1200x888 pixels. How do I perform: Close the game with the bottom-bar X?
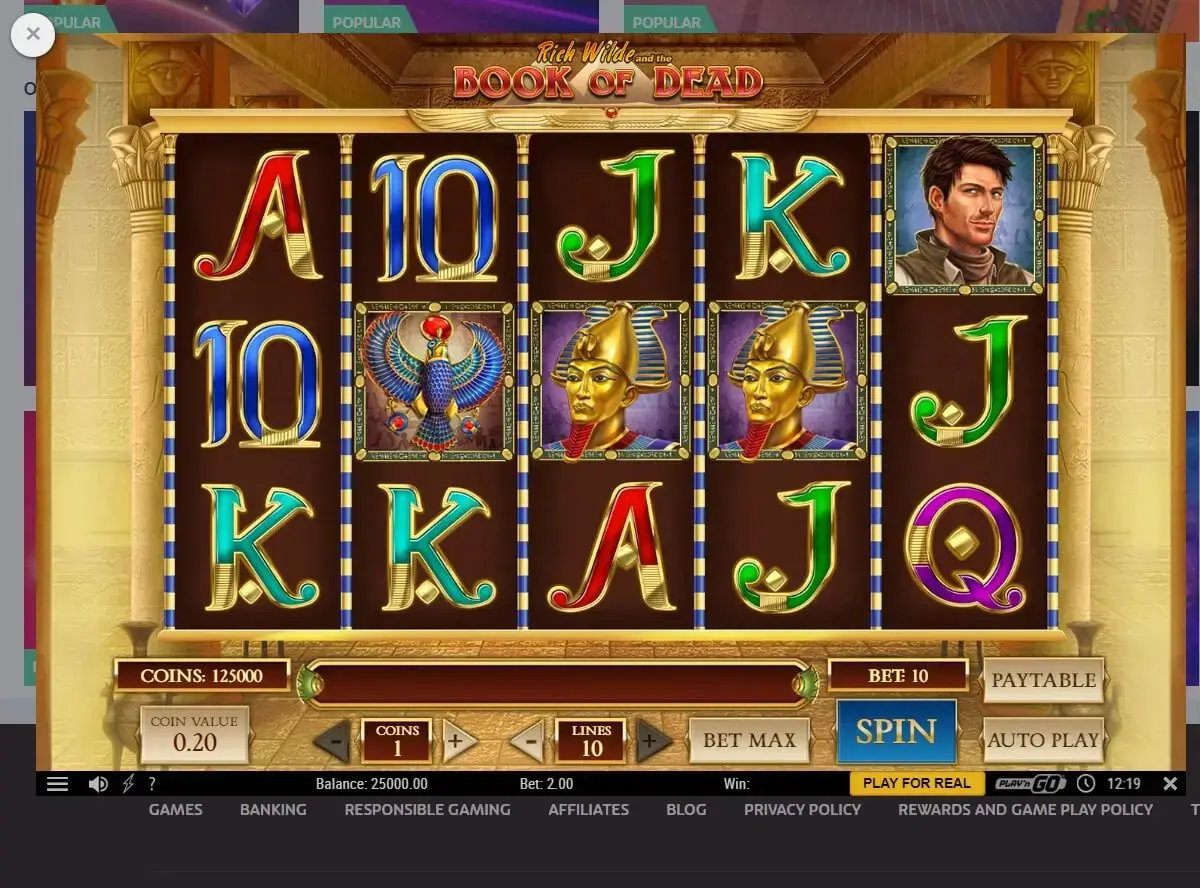click(1169, 783)
